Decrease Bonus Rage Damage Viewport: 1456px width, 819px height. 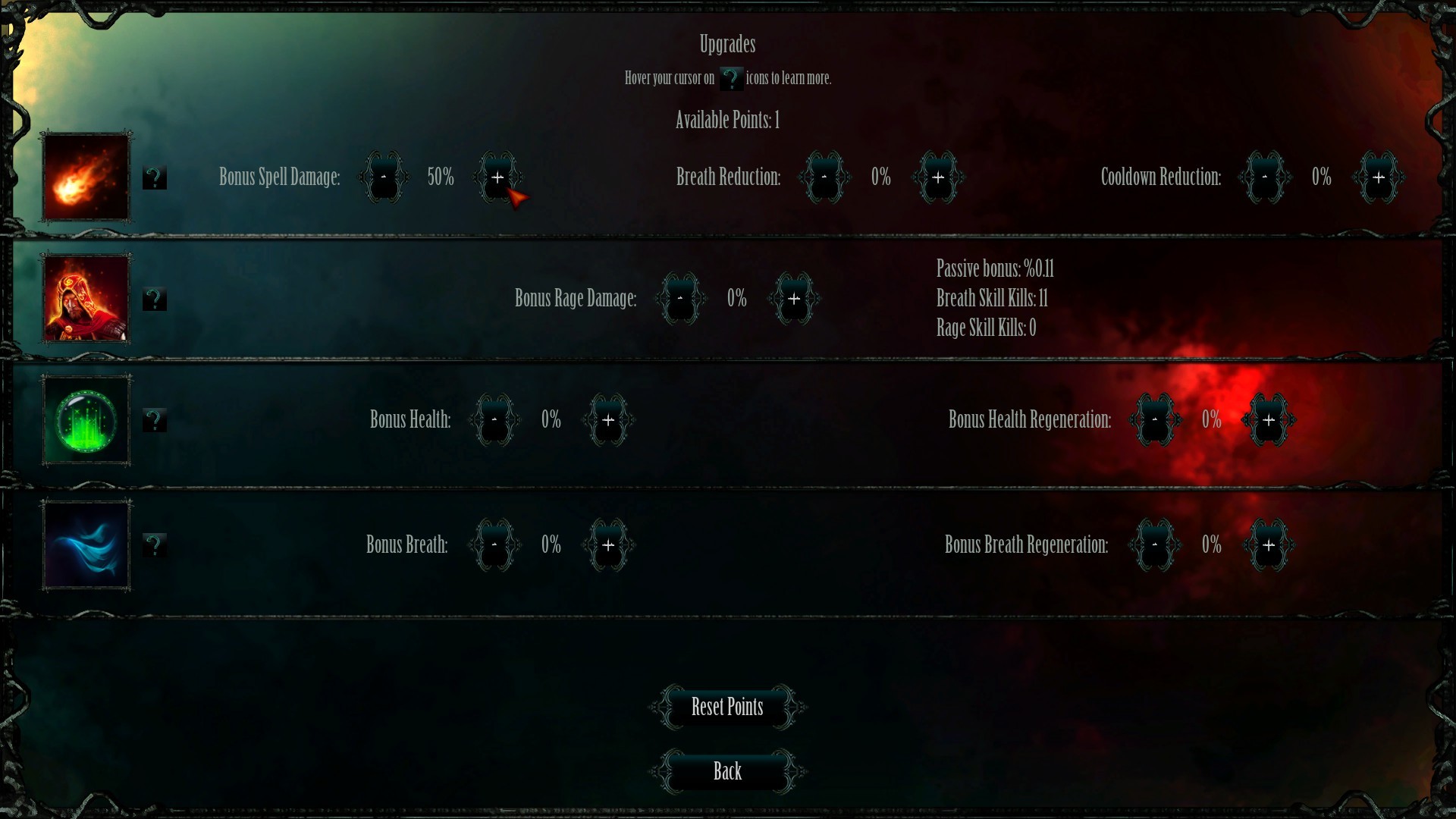pyautogui.click(x=680, y=299)
